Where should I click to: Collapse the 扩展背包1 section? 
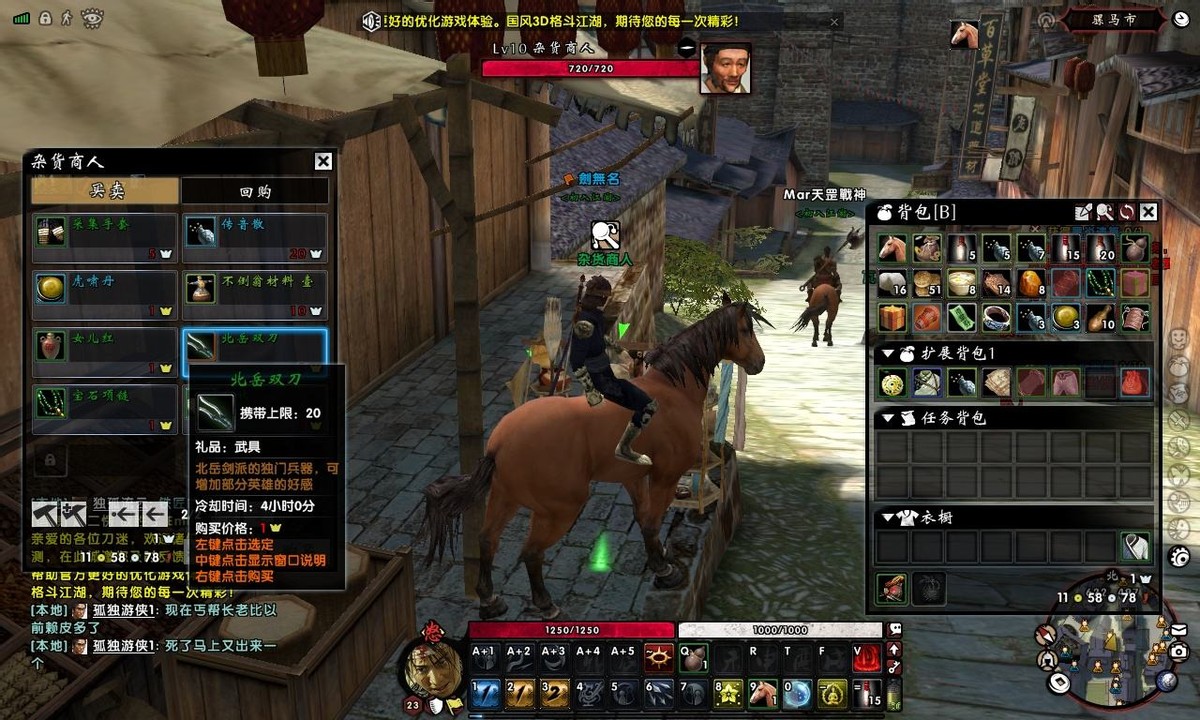click(887, 354)
